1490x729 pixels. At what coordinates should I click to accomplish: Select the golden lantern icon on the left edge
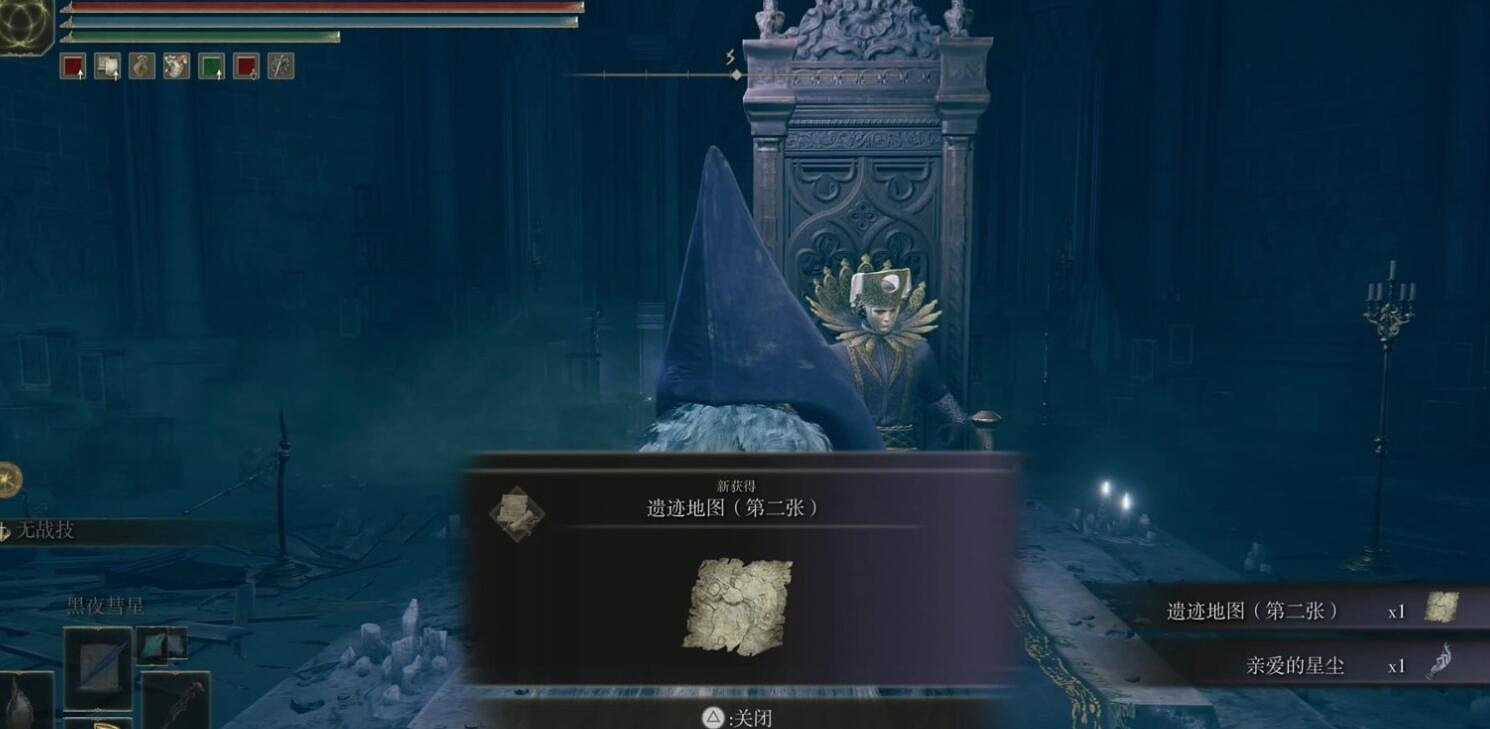click(x=10, y=478)
